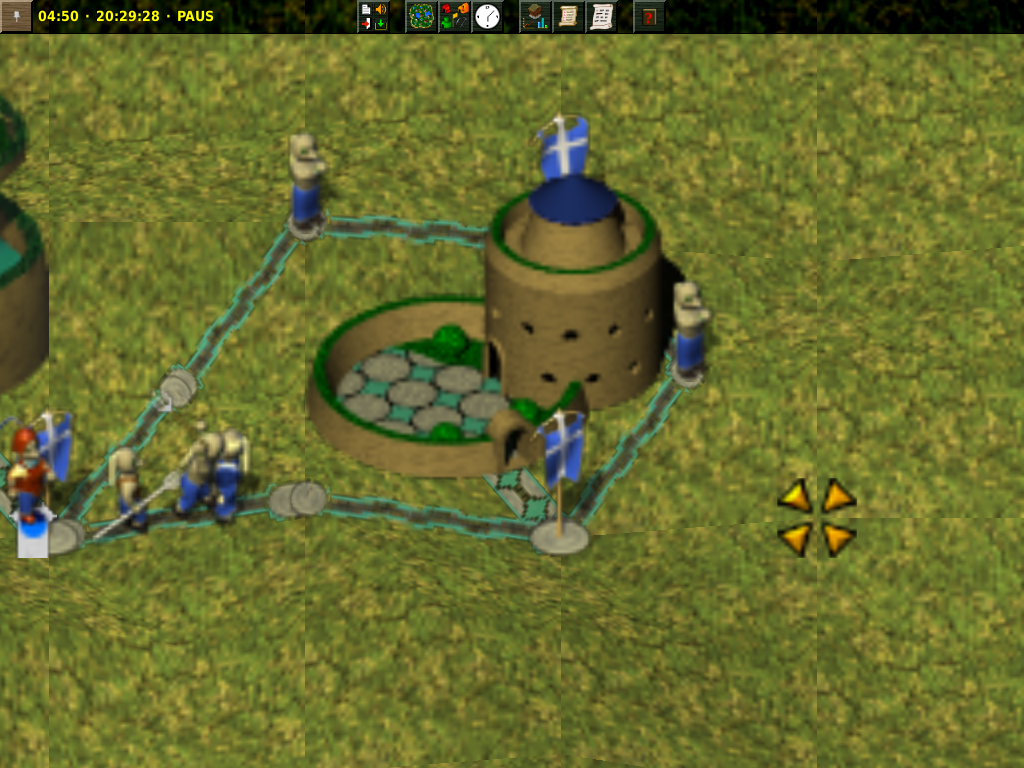Open the messages scroll

(x=601, y=16)
